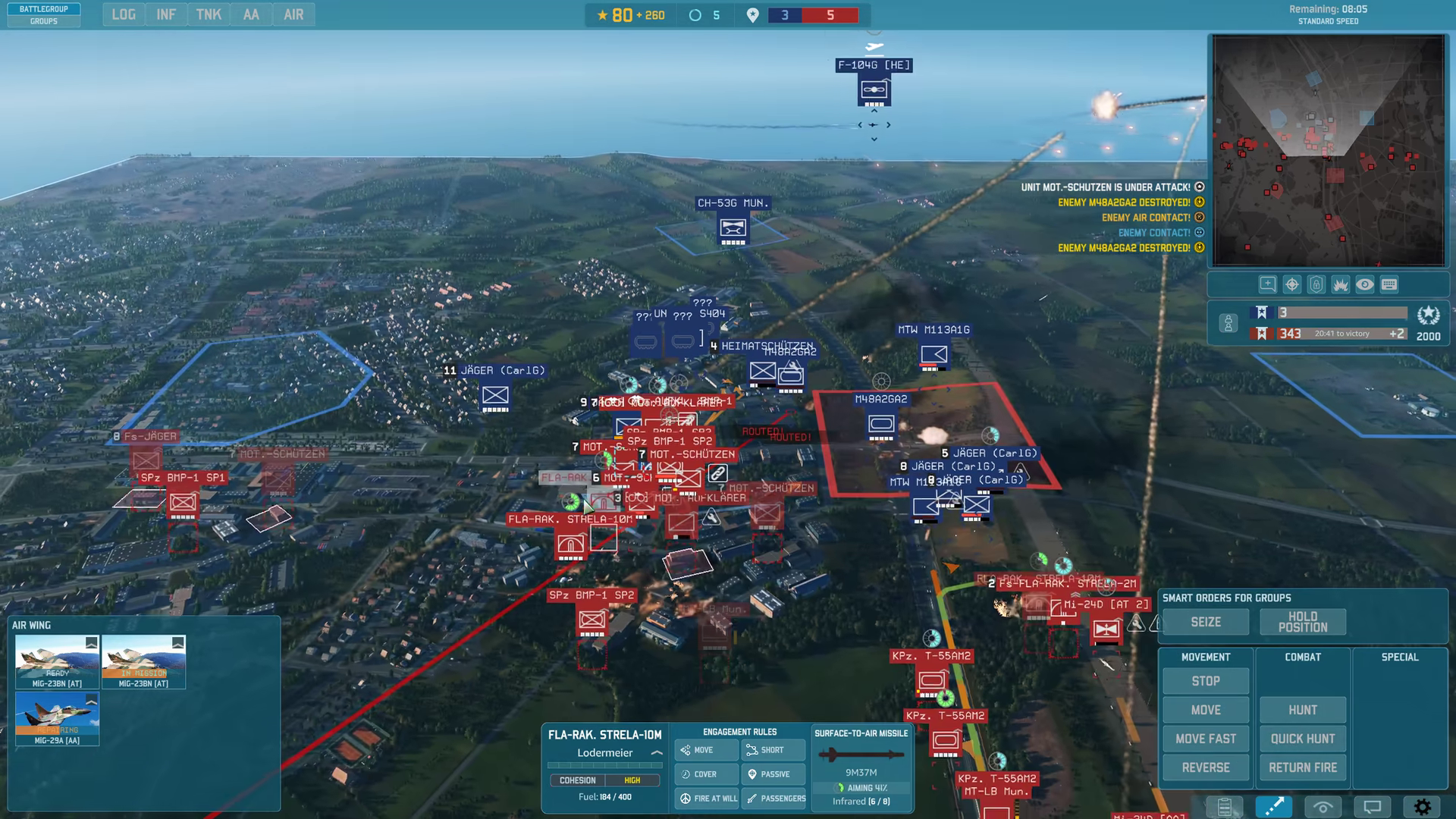
Task: Activate the REVERSE movement order
Action: coord(1206,767)
